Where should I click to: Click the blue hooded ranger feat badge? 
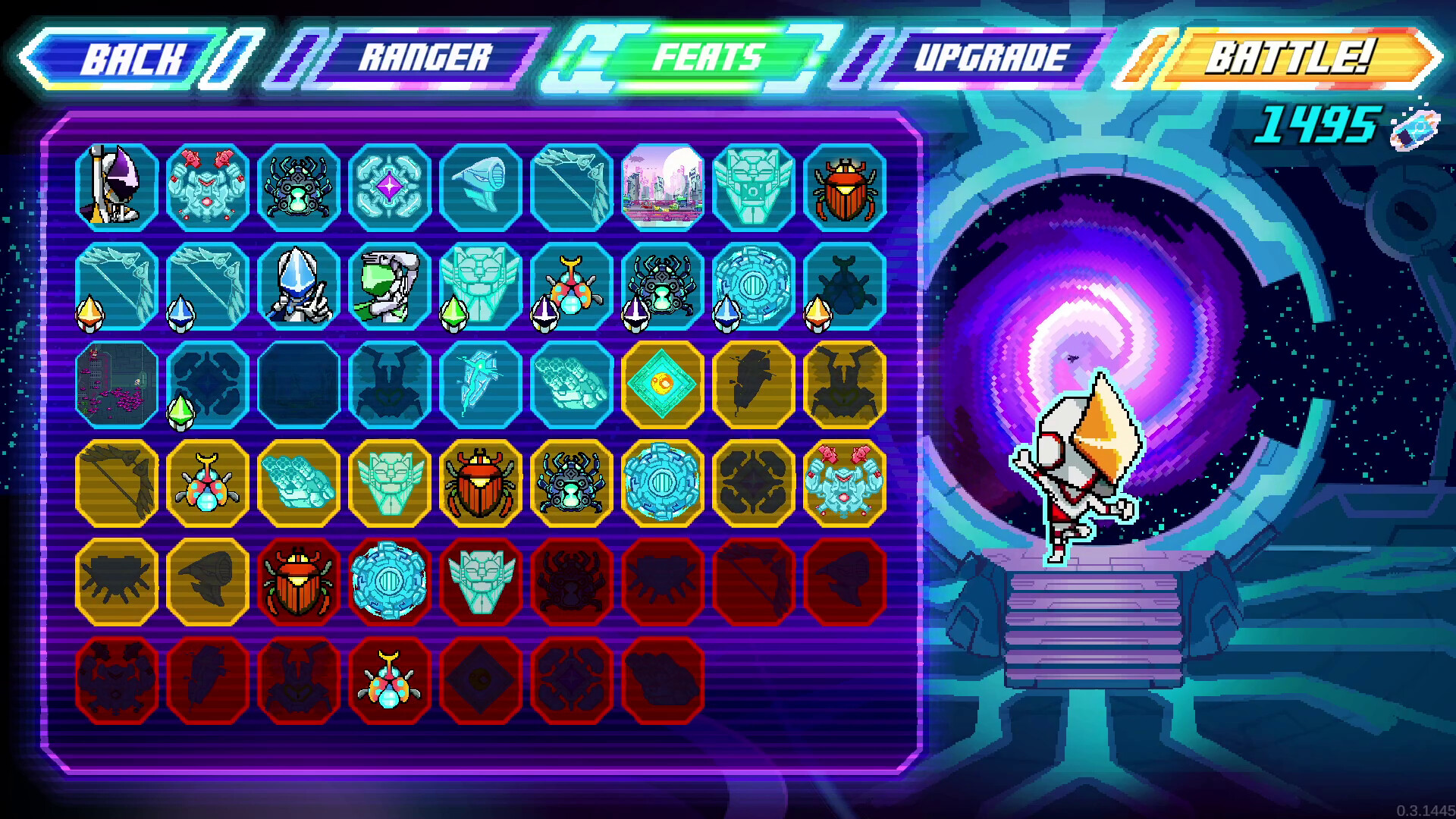pyautogui.click(x=300, y=288)
